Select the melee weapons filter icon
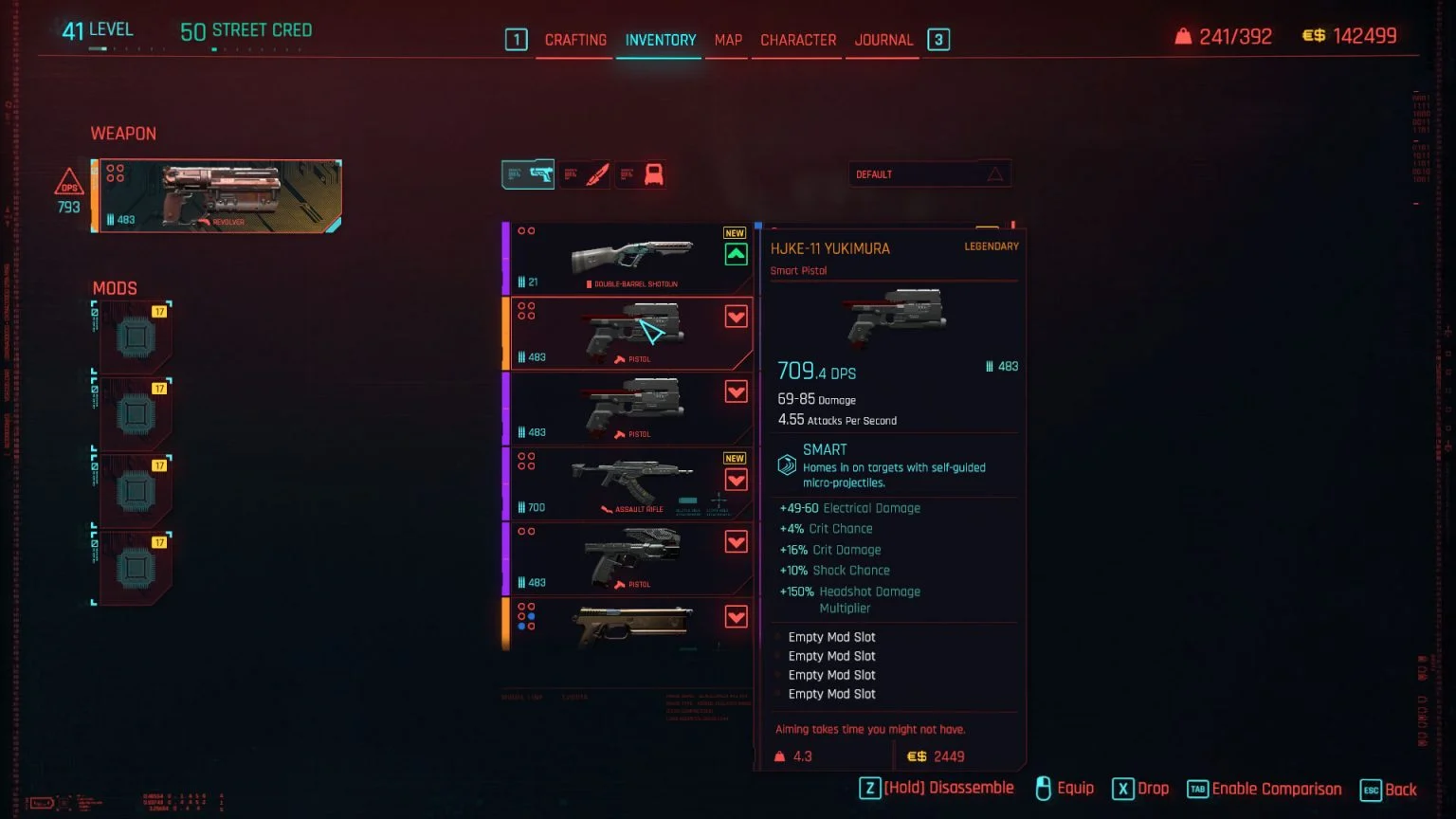 pyautogui.click(x=586, y=173)
